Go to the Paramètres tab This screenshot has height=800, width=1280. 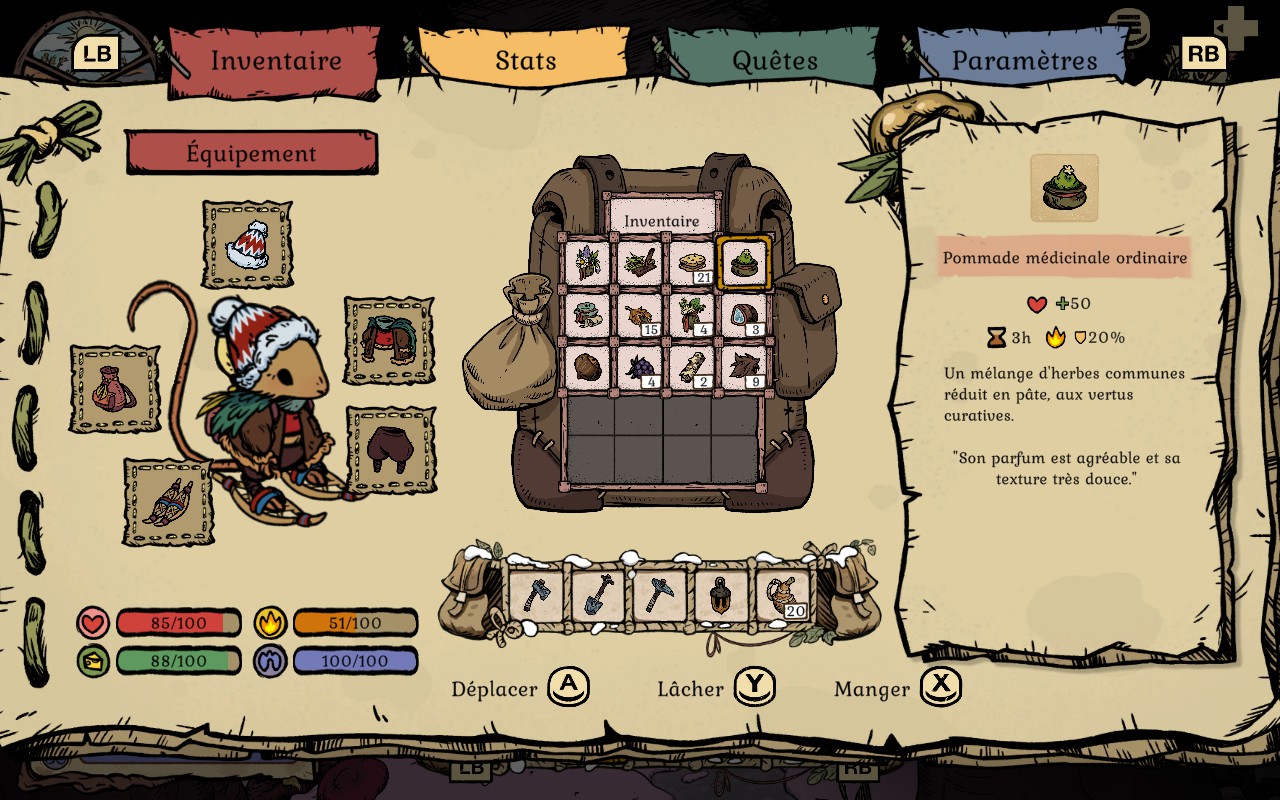[x=1024, y=60]
